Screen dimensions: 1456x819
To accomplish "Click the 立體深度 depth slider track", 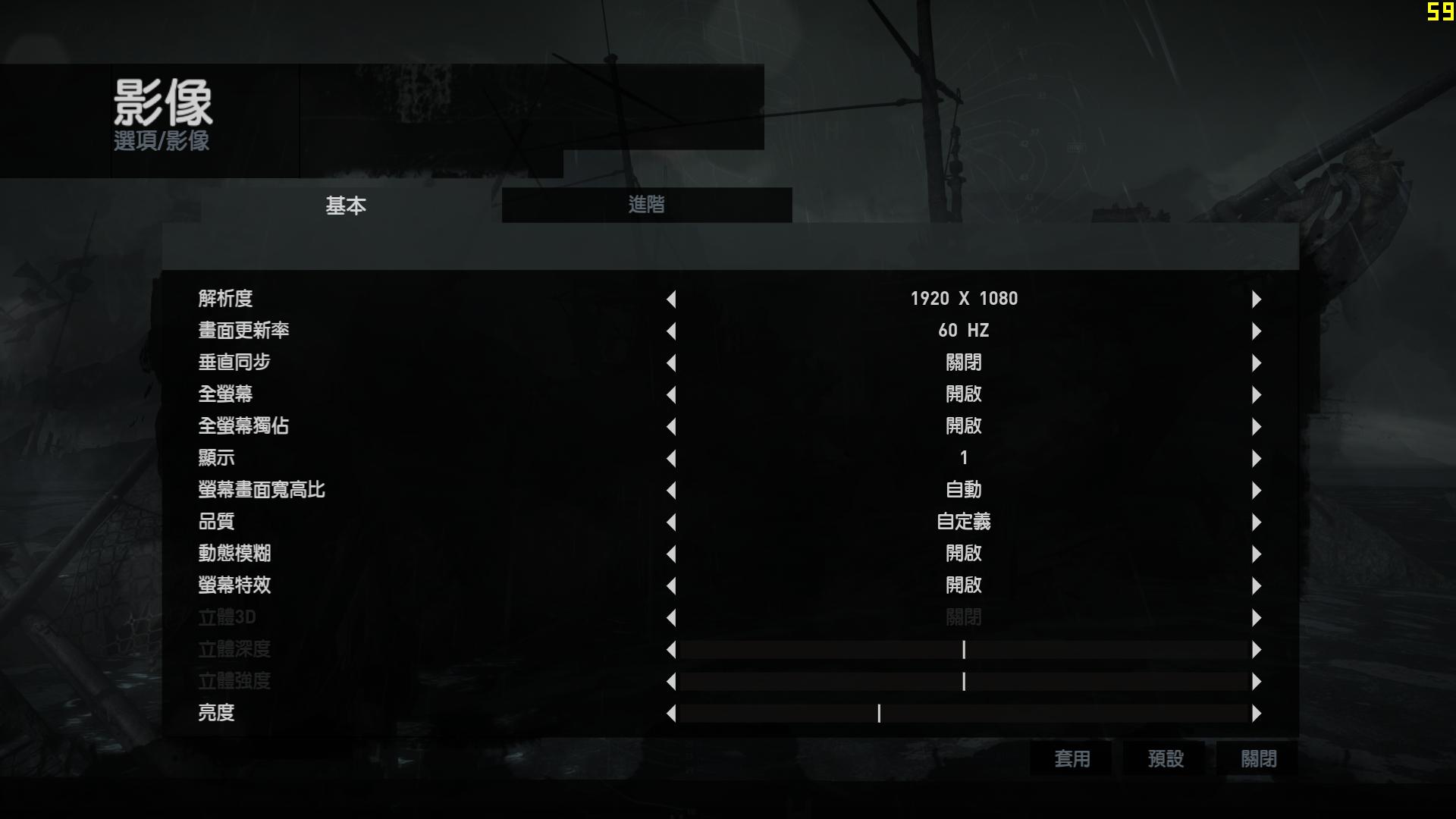I will point(964,650).
